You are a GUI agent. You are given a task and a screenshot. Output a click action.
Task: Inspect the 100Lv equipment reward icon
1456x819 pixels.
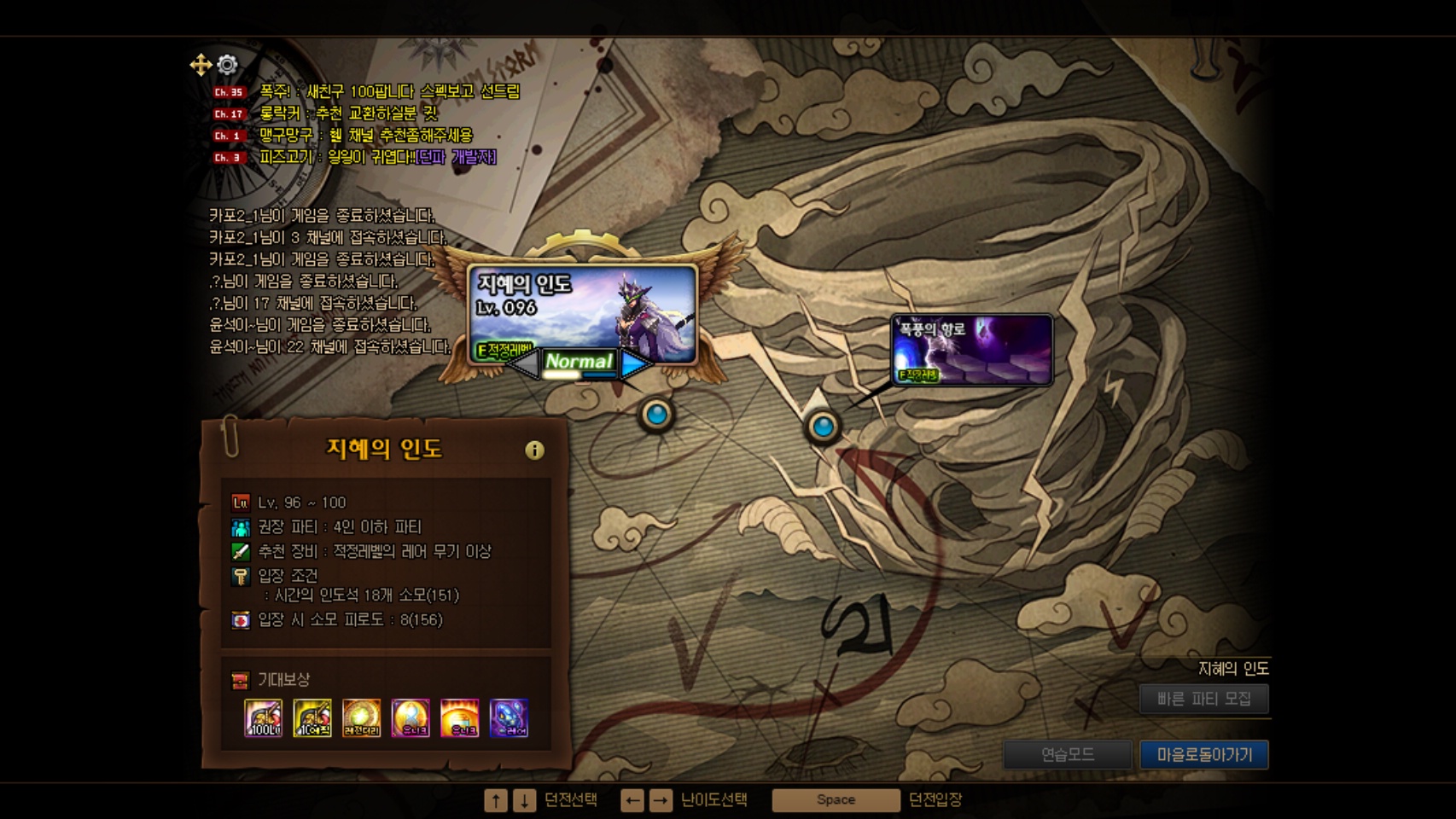click(263, 718)
